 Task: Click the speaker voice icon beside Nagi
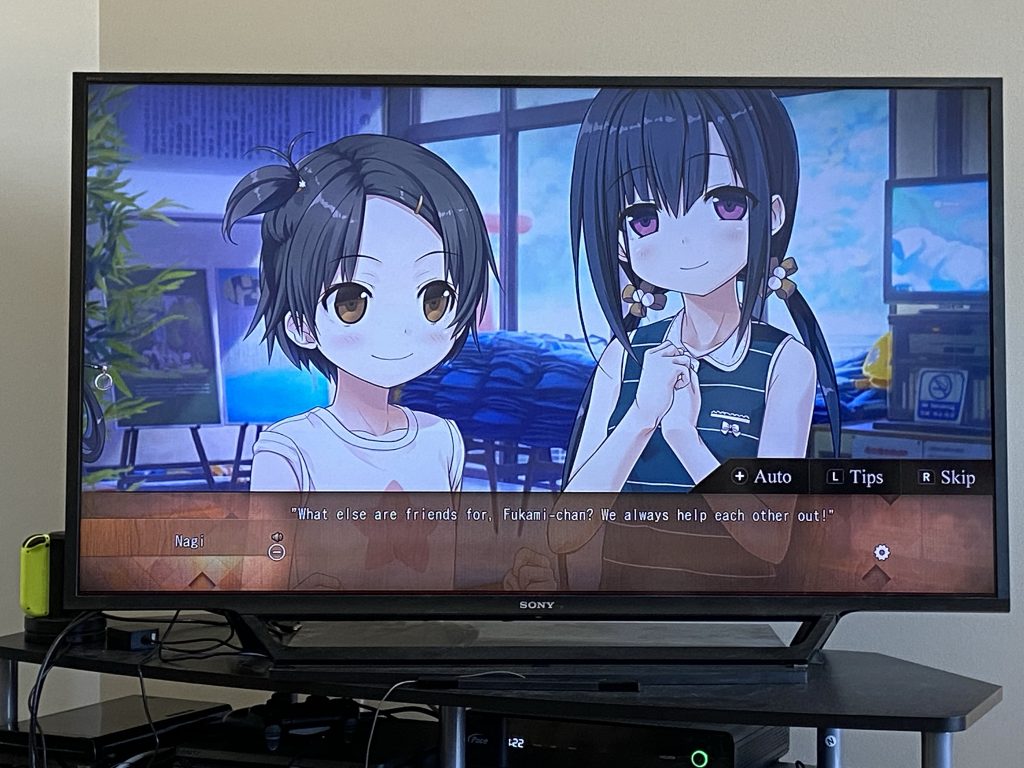277,537
